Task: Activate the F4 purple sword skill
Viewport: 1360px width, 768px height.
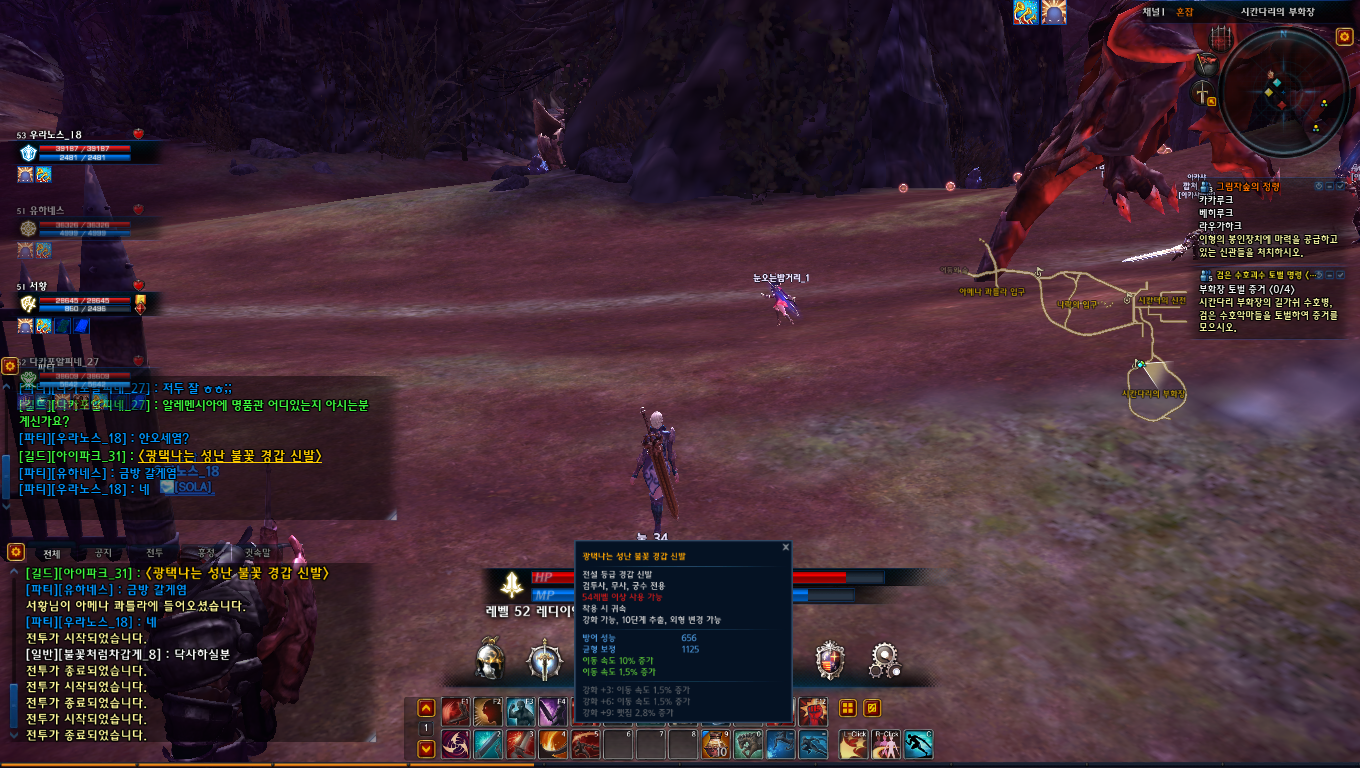Action: [553, 711]
